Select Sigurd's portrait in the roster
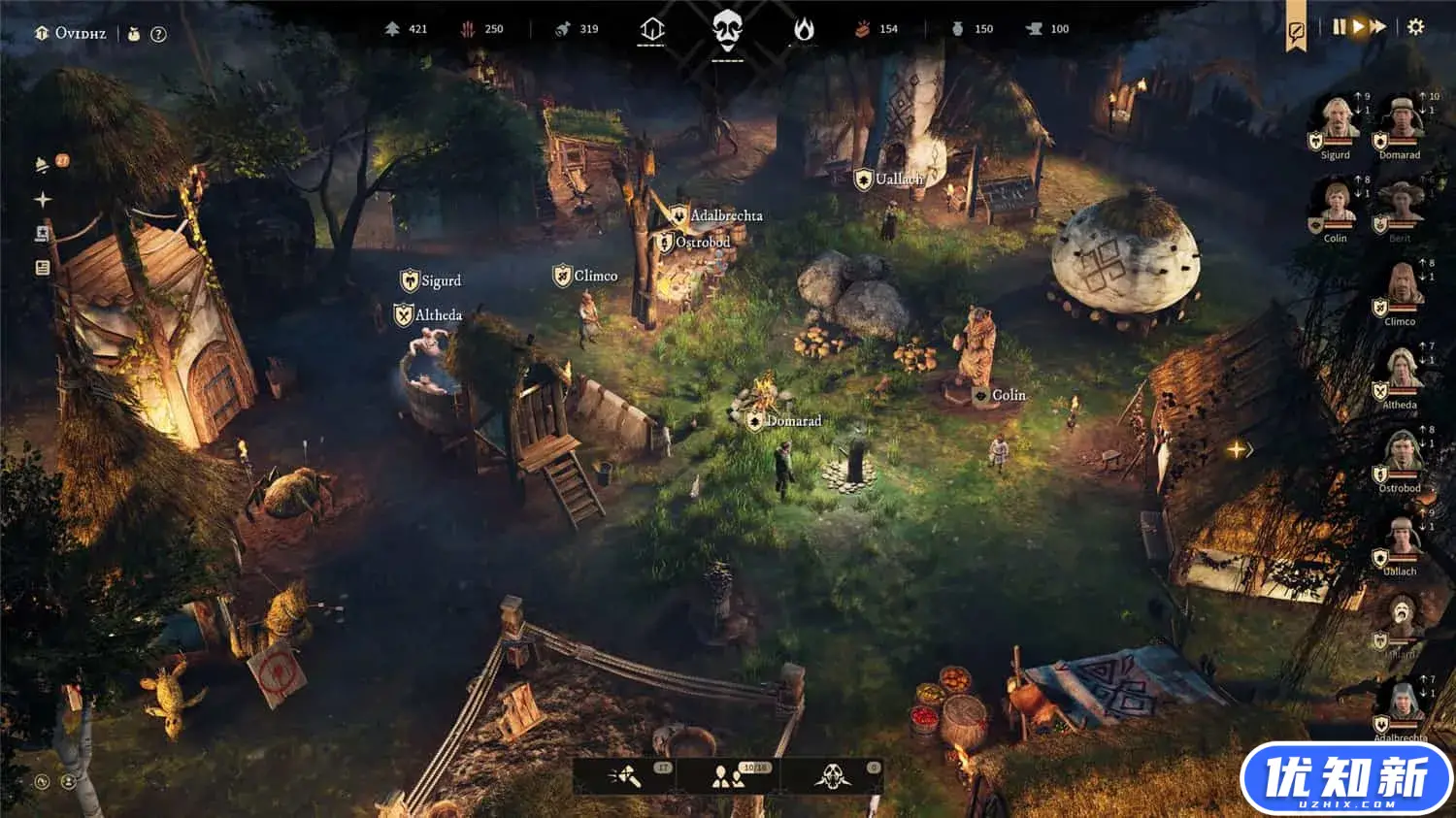This screenshot has height=818, width=1456. [x=1336, y=121]
